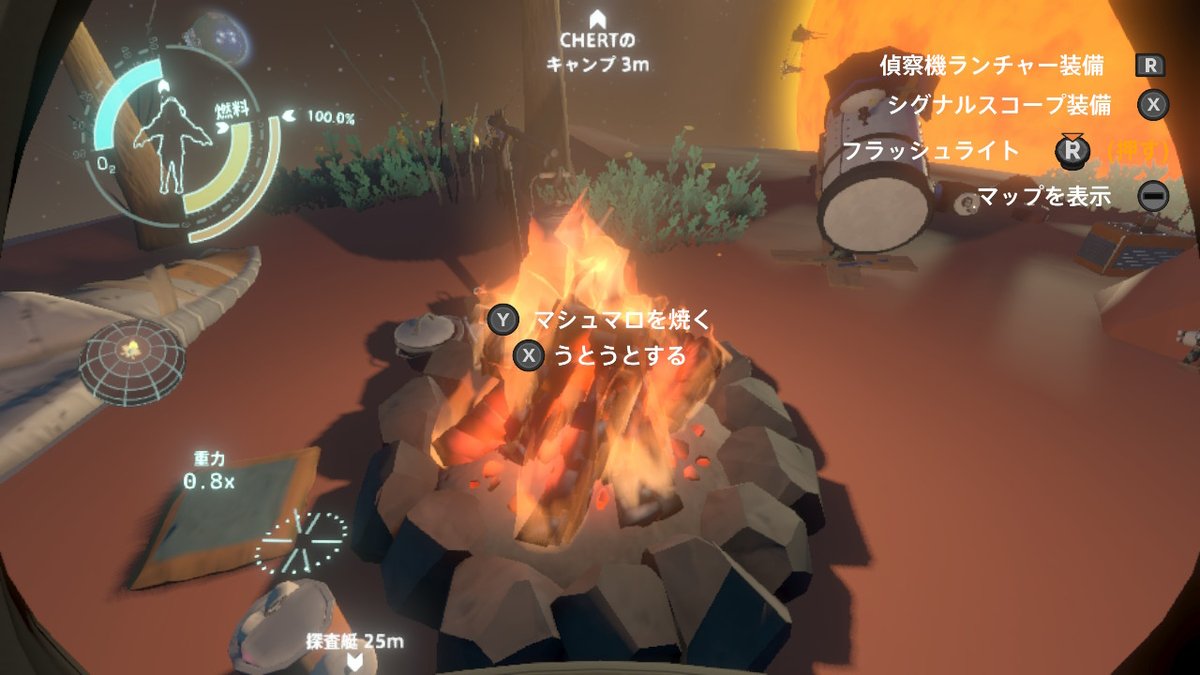This screenshot has height=675, width=1200.
Task: Activate 偵察機ランチャー装備 in the command list
Action: tap(991, 66)
